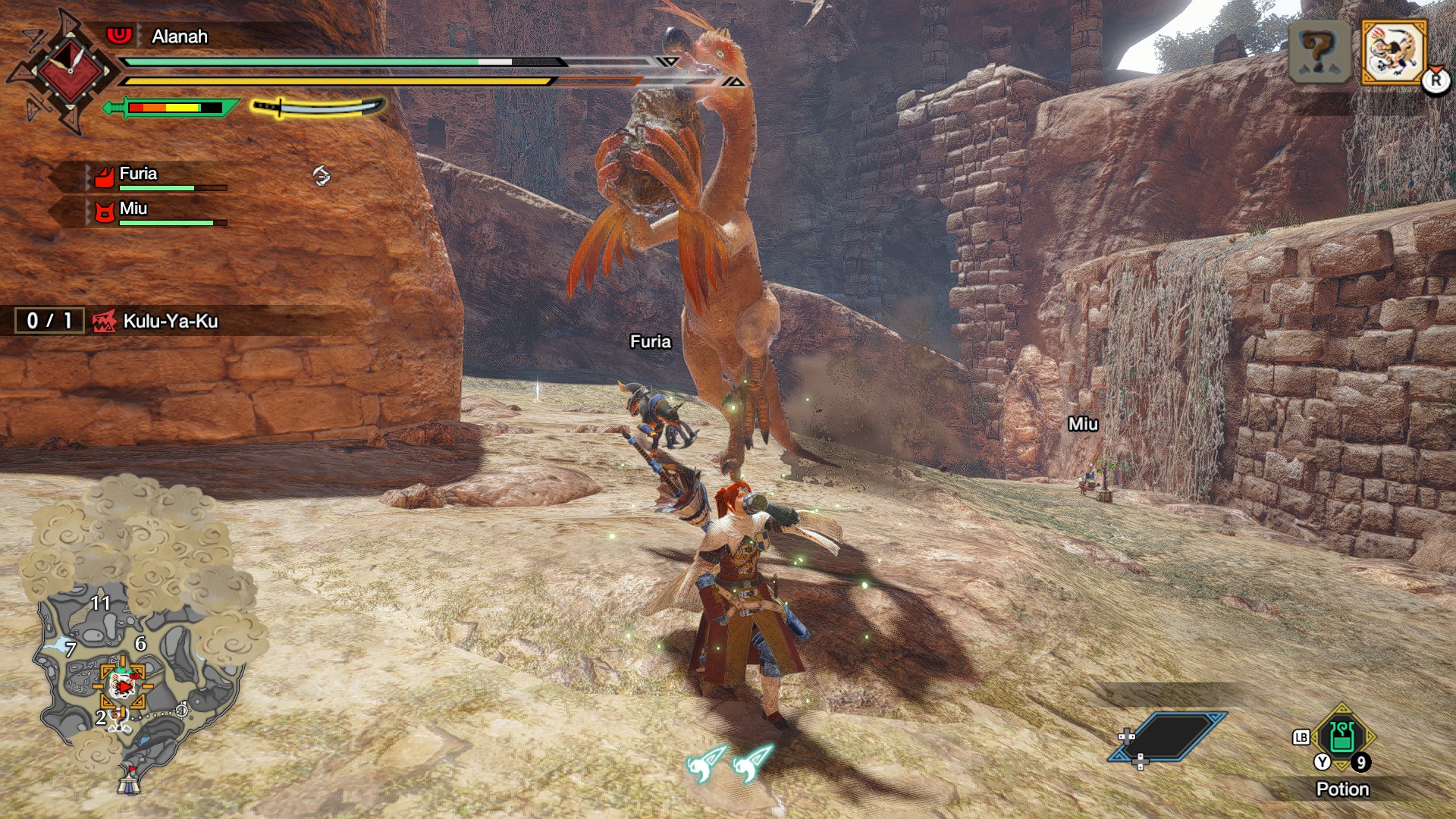The height and width of the screenshot is (819, 1456).
Task: Click the unknown monster question mark icon
Action: (x=1319, y=51)
